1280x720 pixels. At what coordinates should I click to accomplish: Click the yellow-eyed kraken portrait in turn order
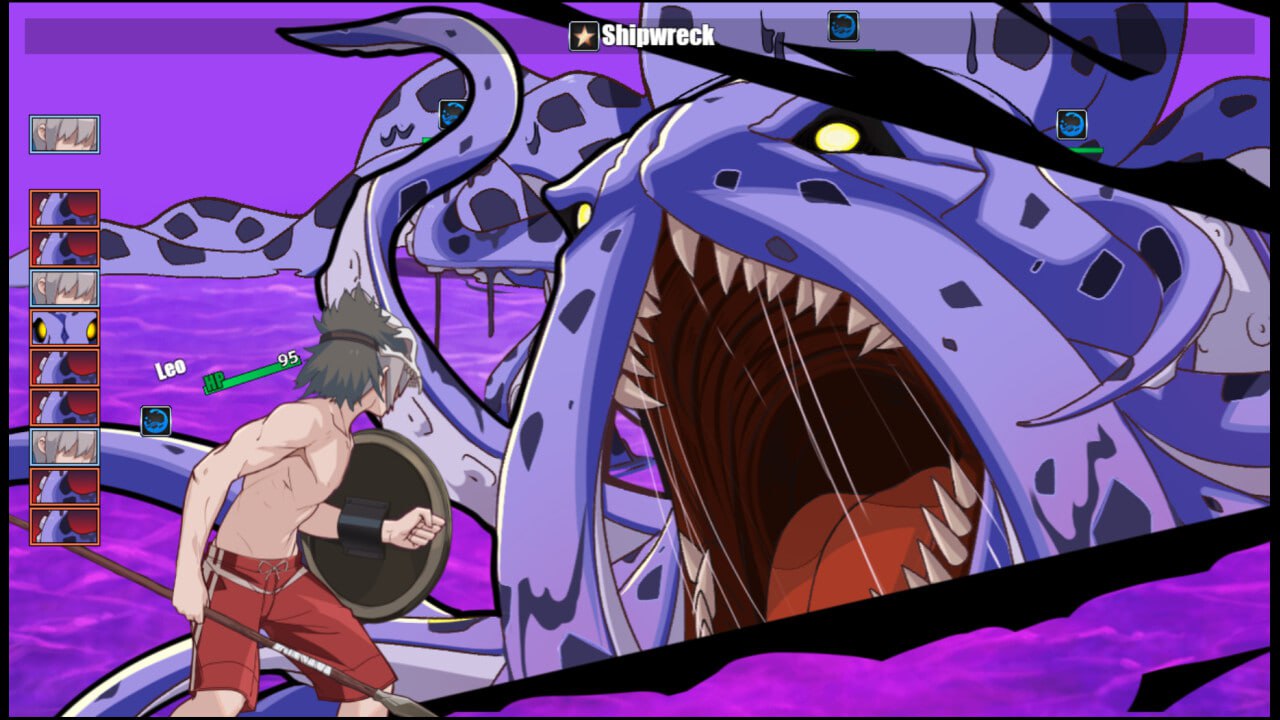[65, 328]
